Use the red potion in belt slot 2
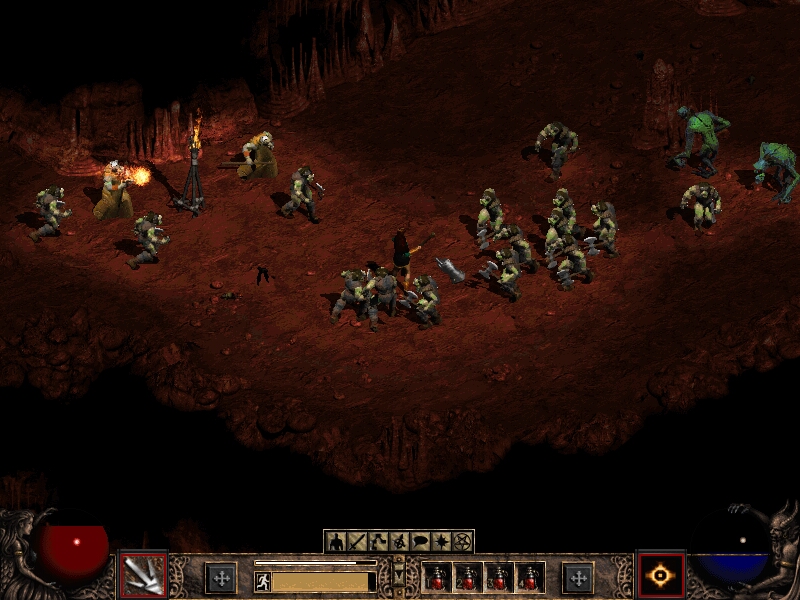Viewport: 800px width, 600px height. [x=468, y=578]
